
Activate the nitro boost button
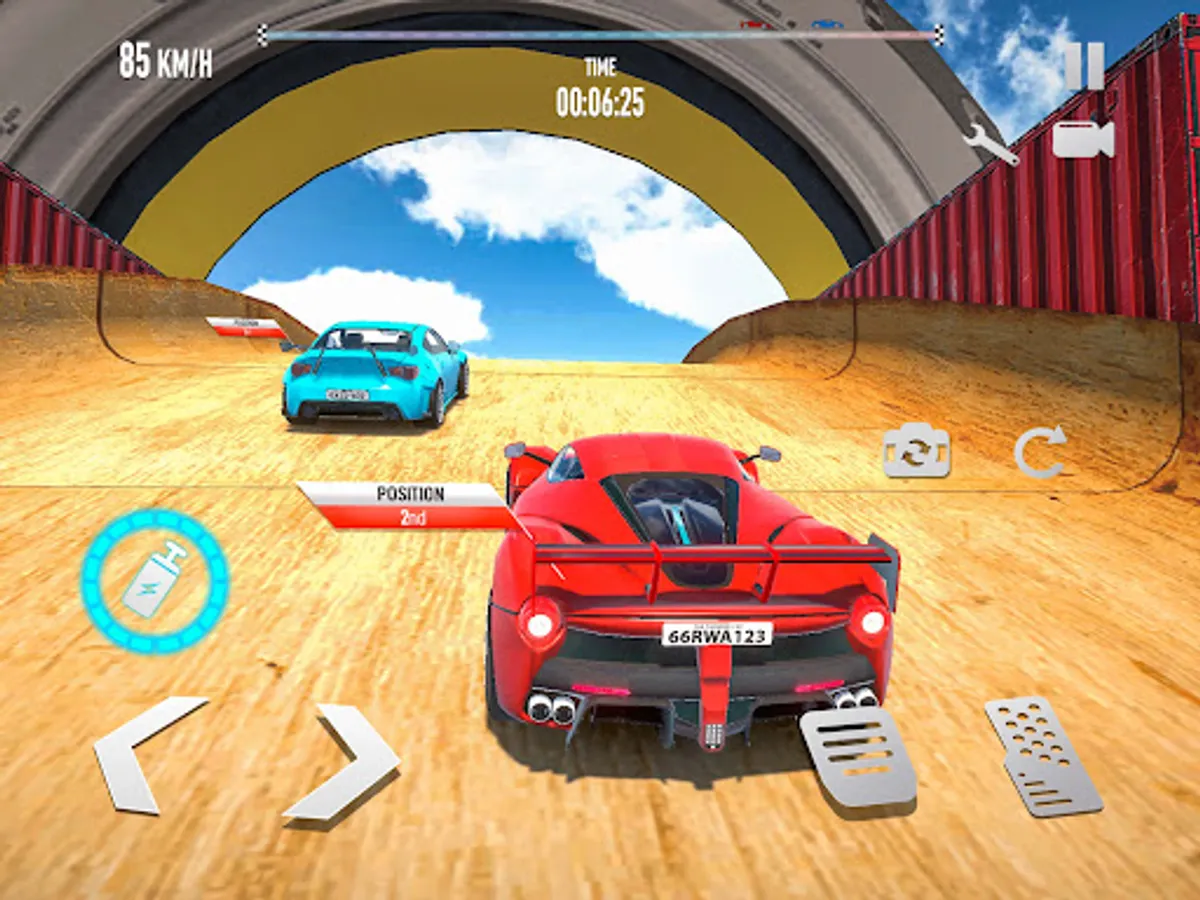pos(155,580)
